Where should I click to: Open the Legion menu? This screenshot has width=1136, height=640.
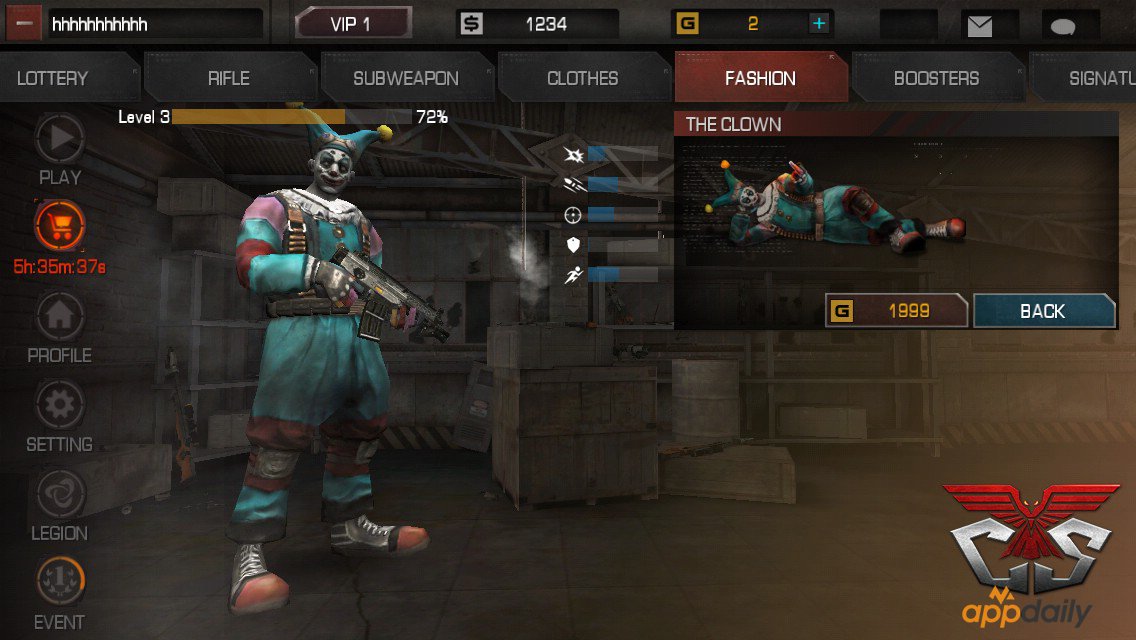(x=60, y=496)
